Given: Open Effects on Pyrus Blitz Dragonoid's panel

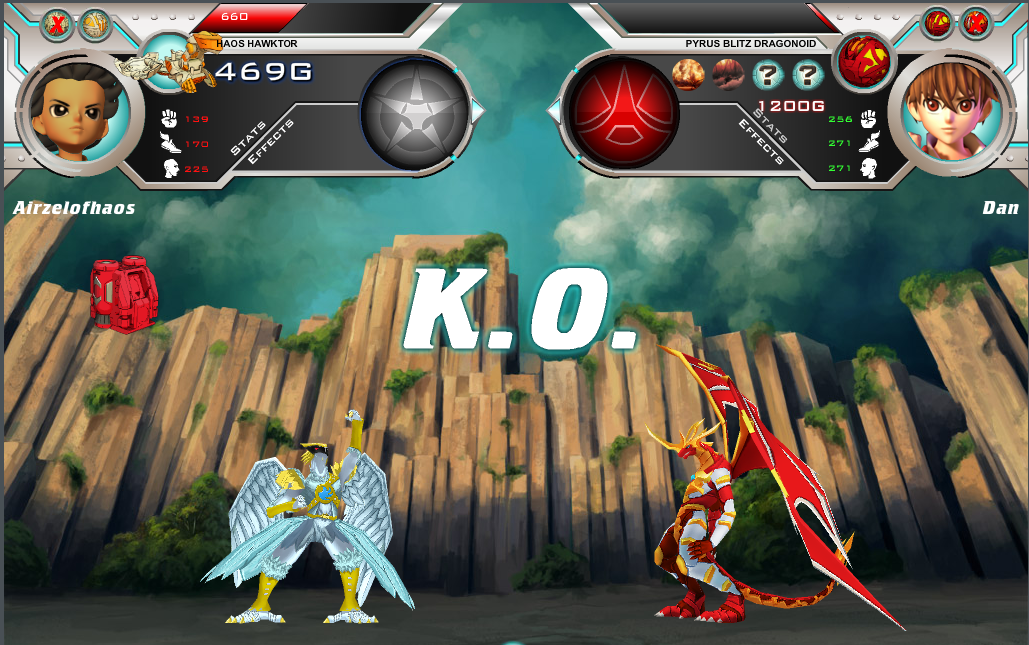Looking at the screenshot, I should pyautogui.click(x=760, y=141).
